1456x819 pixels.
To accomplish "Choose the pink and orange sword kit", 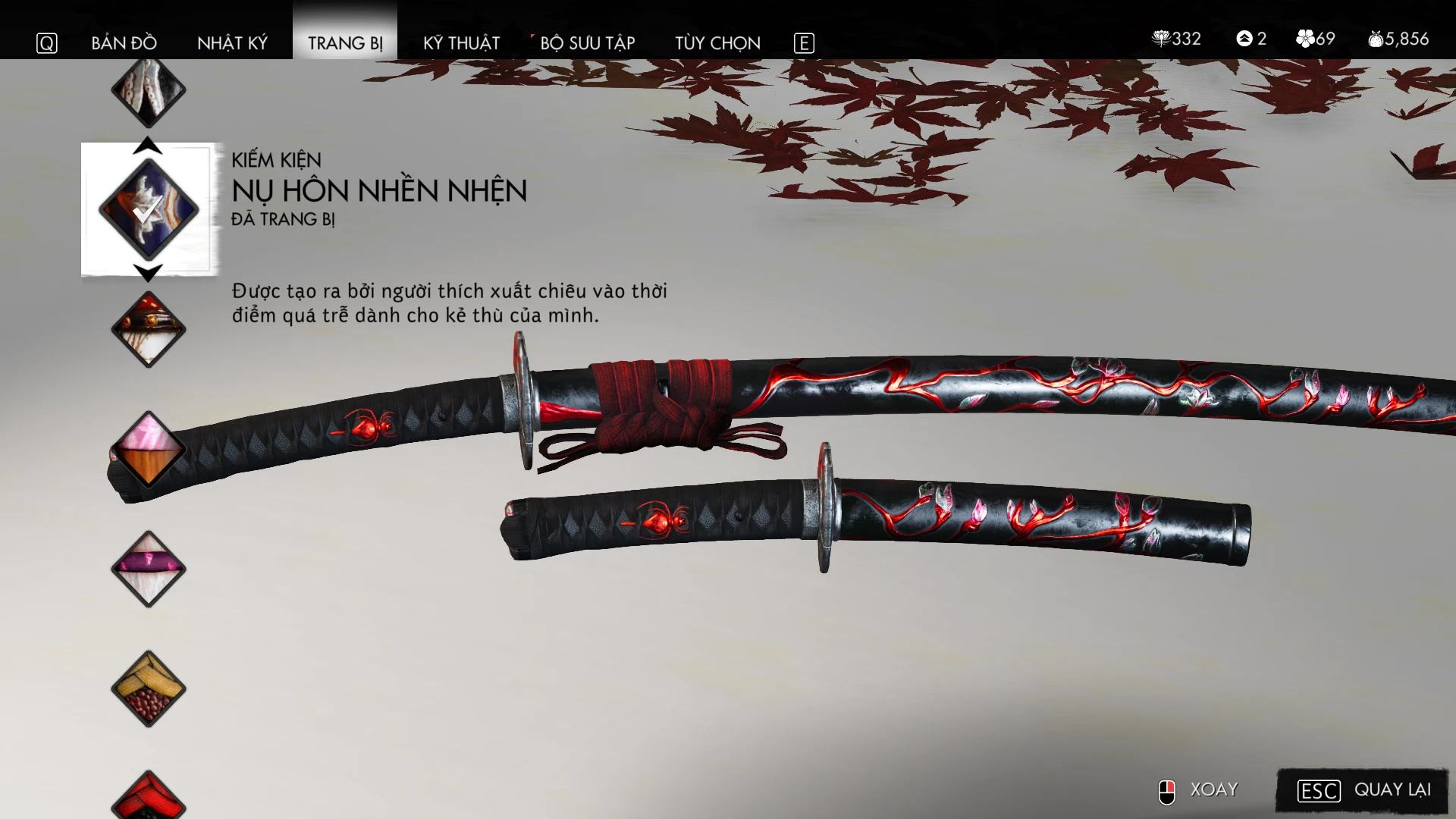I will click(149, 449).
